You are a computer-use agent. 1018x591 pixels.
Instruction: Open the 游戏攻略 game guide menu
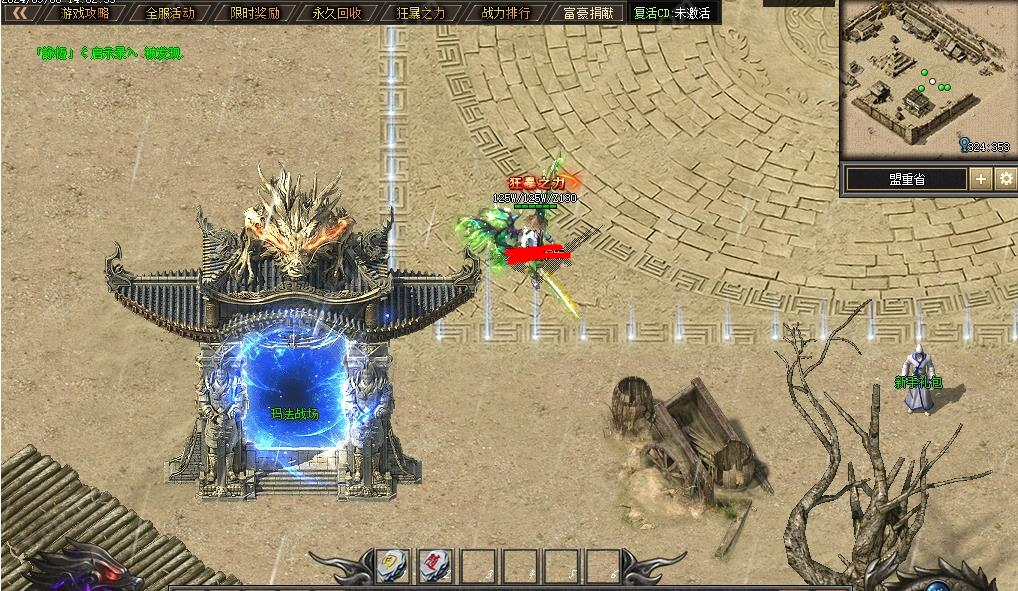click(86, 13)
